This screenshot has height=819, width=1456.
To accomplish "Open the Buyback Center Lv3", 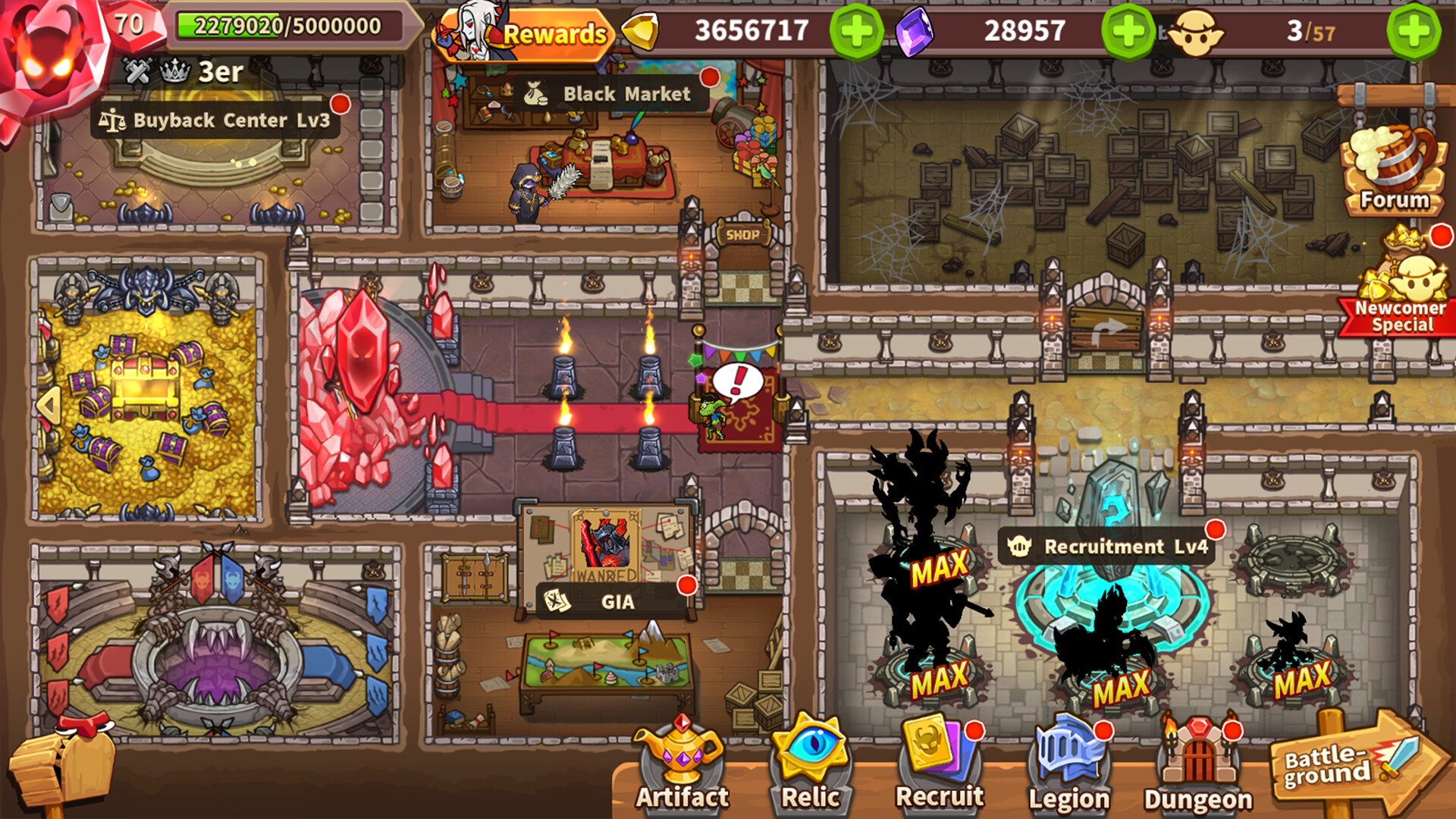I will pos(220,120).
